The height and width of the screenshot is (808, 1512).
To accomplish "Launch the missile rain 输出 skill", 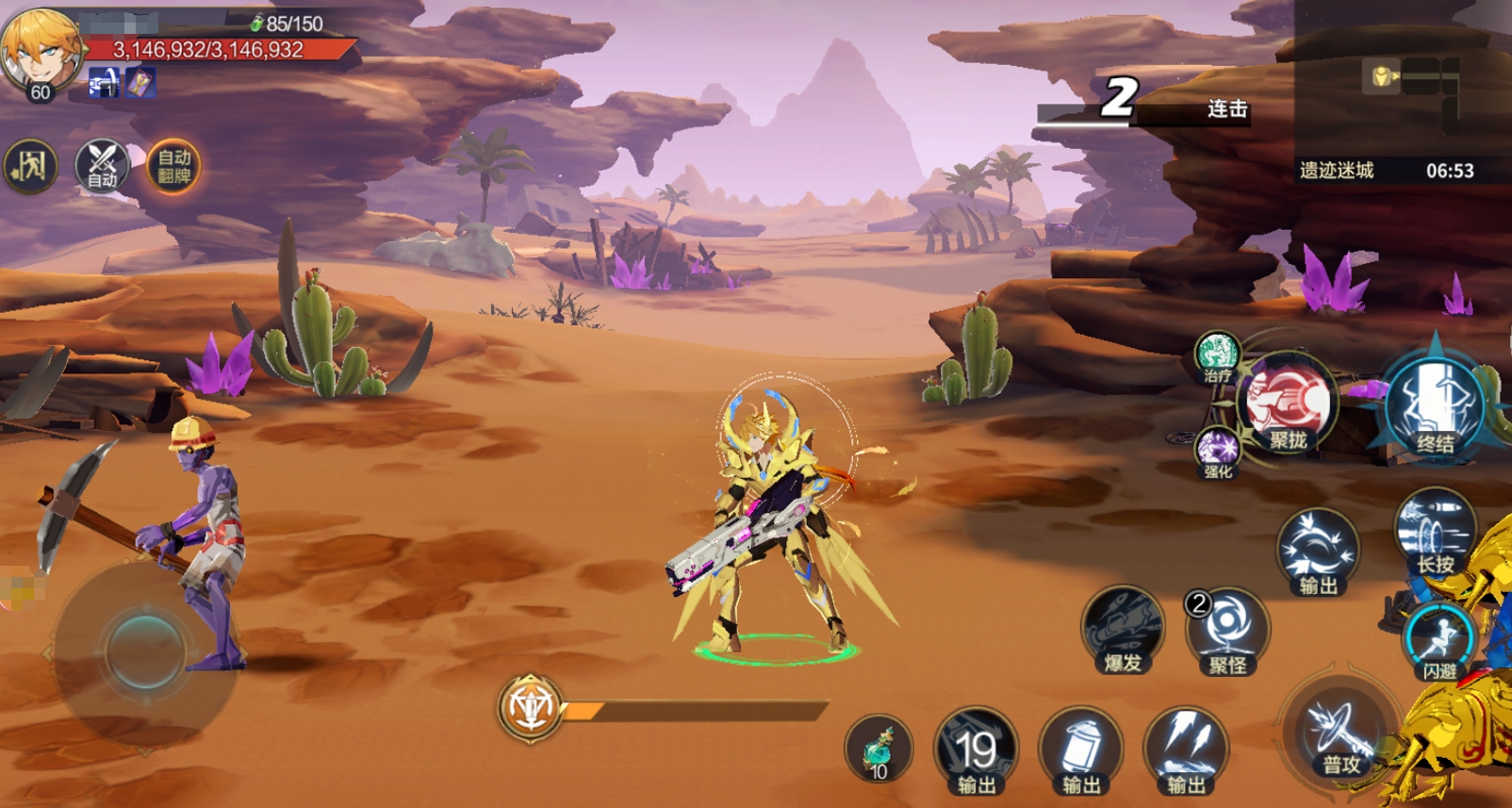I will point(1186,751).
